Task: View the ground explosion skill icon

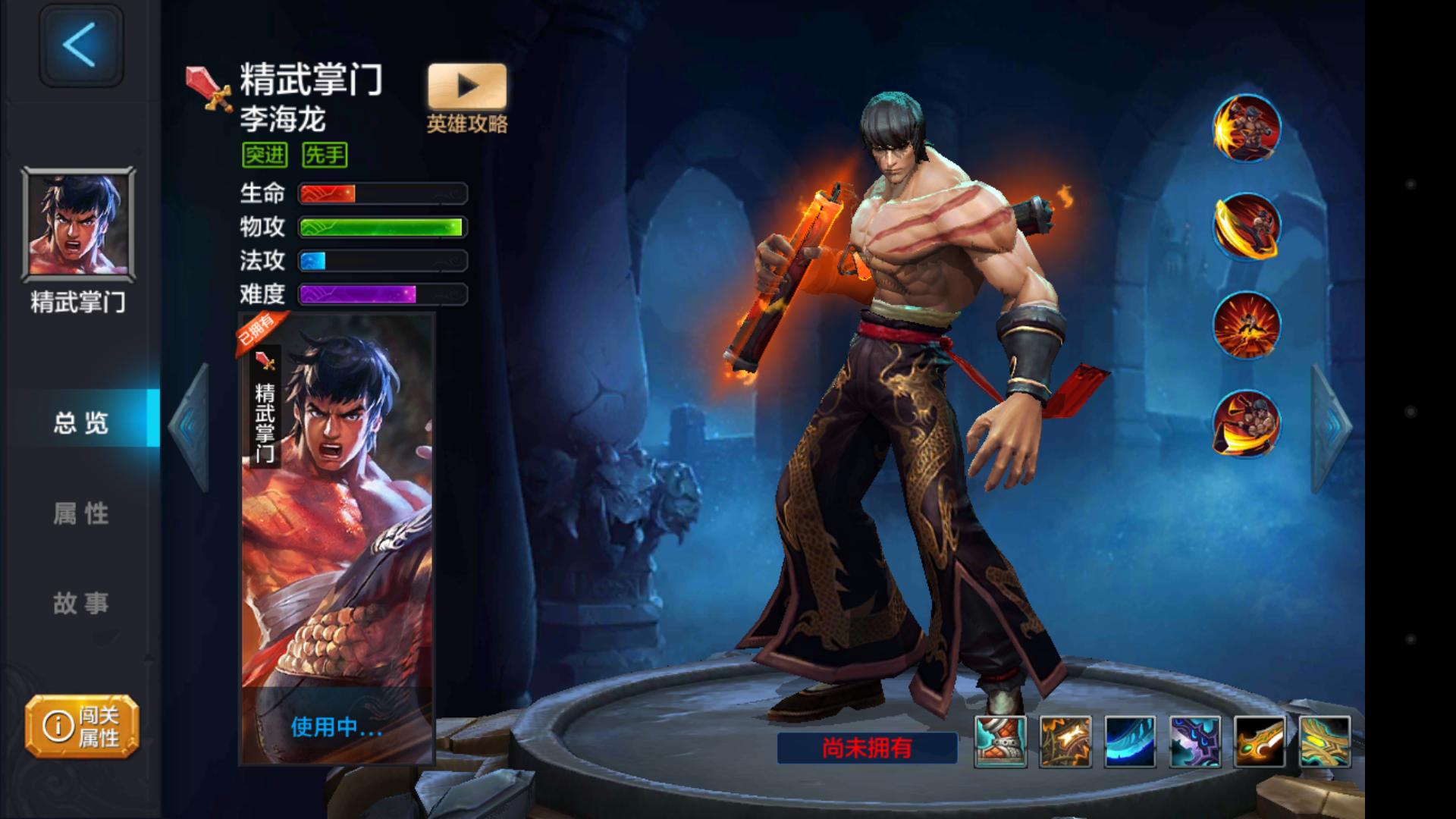Action: pyautogui.click(x=1247, y=325)
